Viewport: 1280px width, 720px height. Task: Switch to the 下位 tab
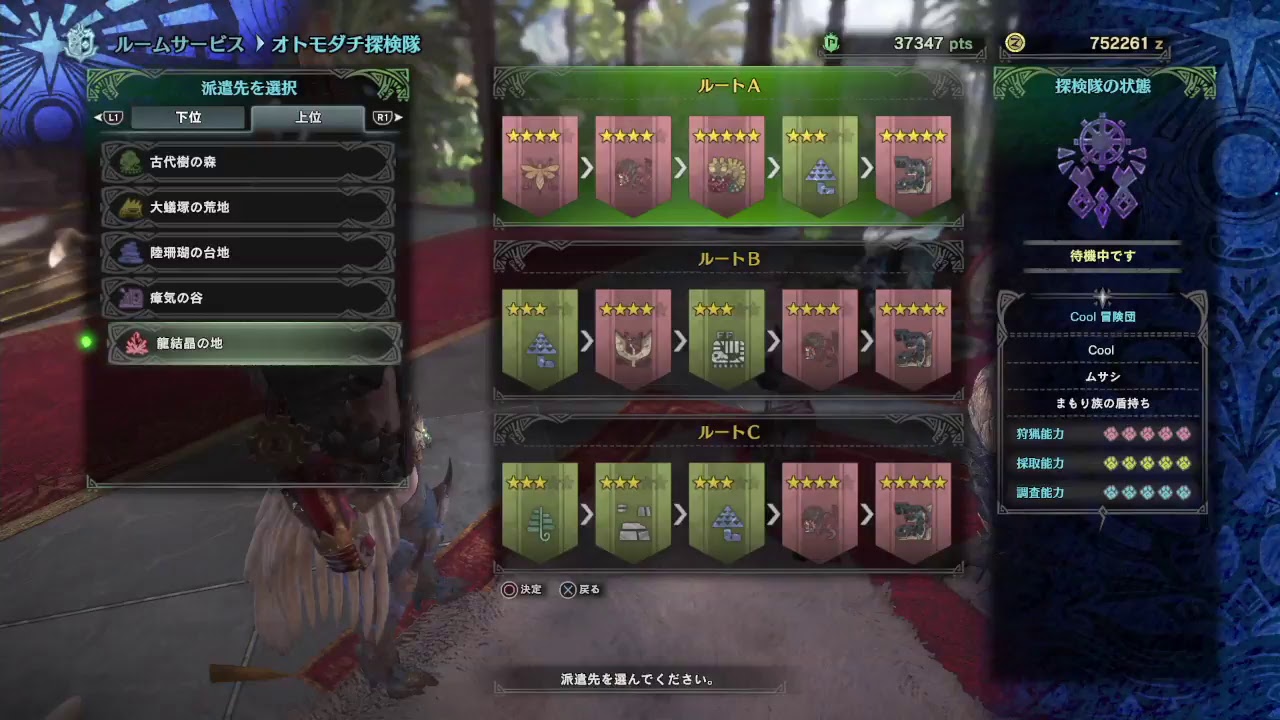186,117
